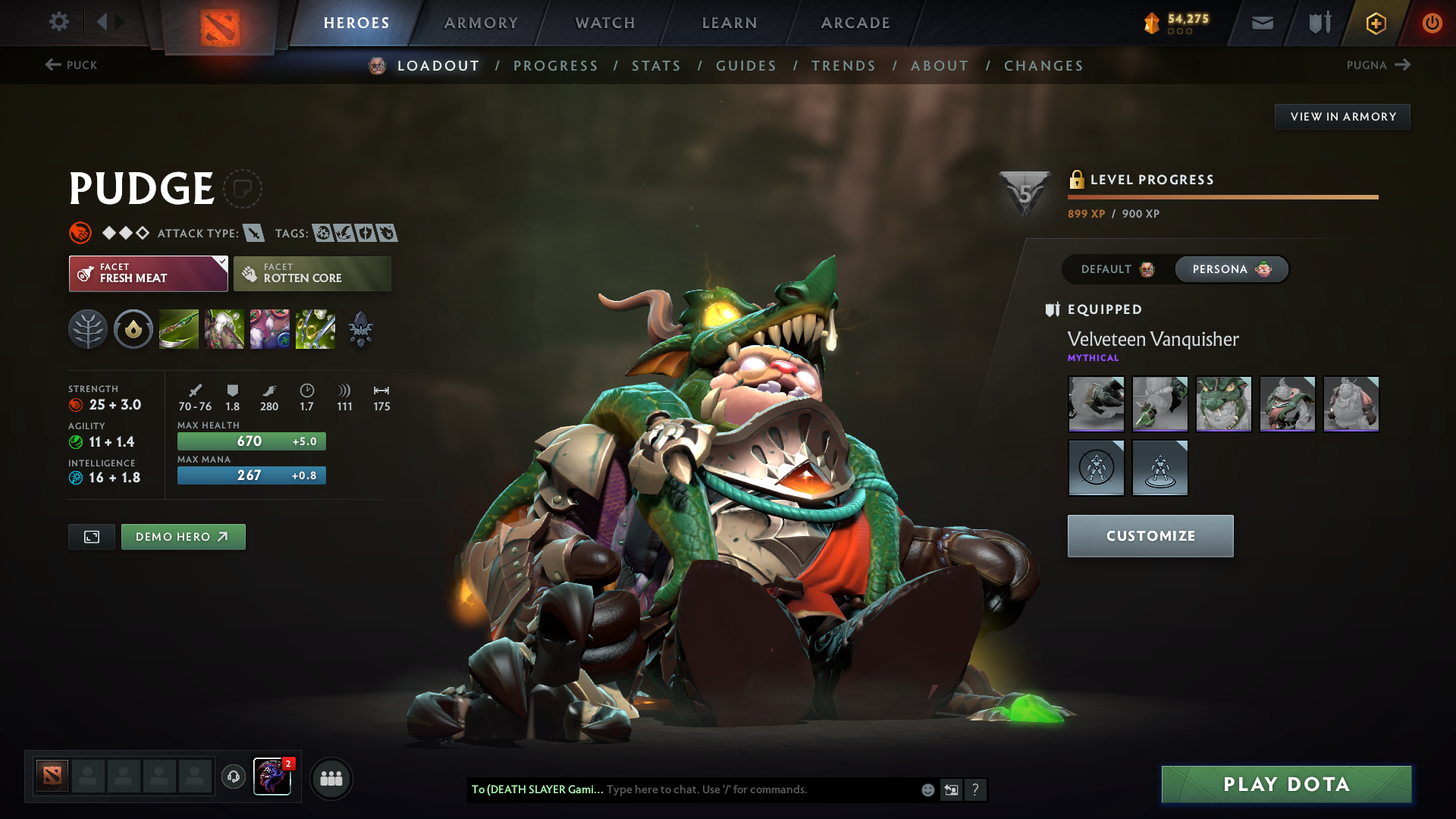Open the mail envelope icon in top bar
Screen dimensions: 1456x819
1261,23
